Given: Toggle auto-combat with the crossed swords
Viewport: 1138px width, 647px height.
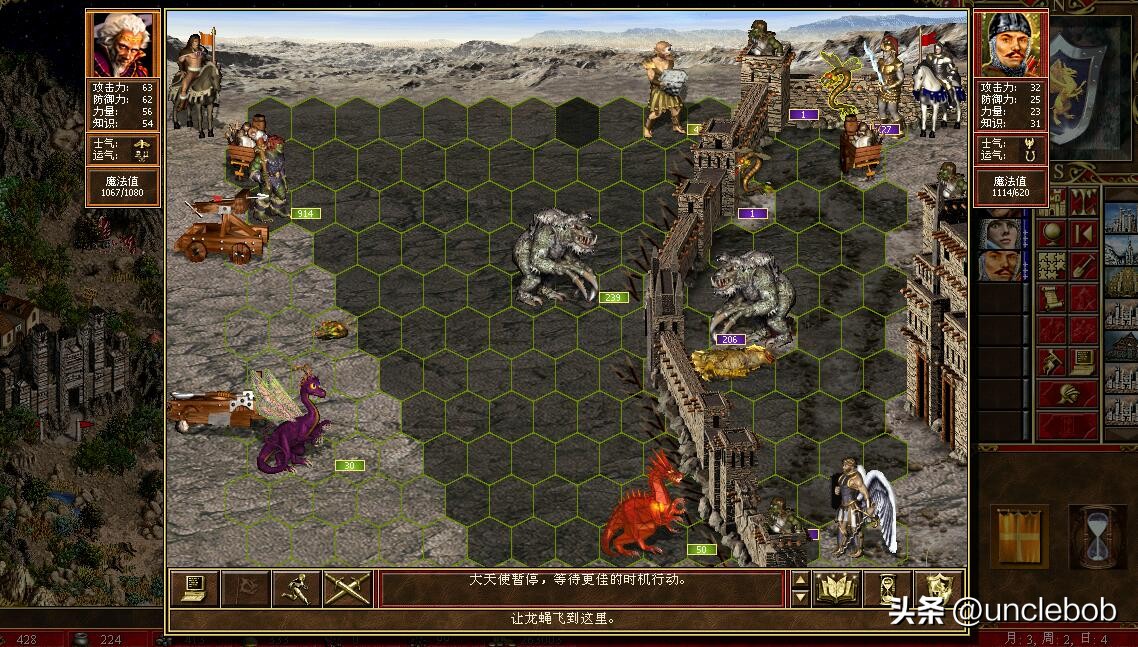Looking at the screenshot, I should click(347, 588).
